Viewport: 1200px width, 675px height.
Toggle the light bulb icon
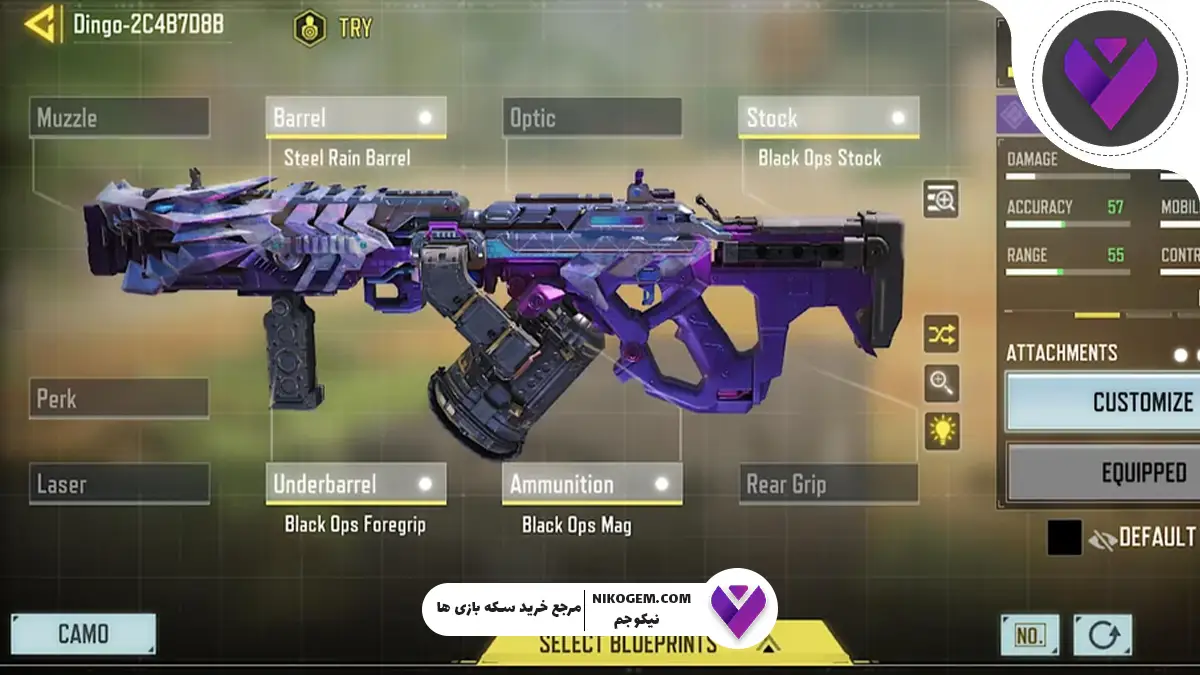click(941, 431)
